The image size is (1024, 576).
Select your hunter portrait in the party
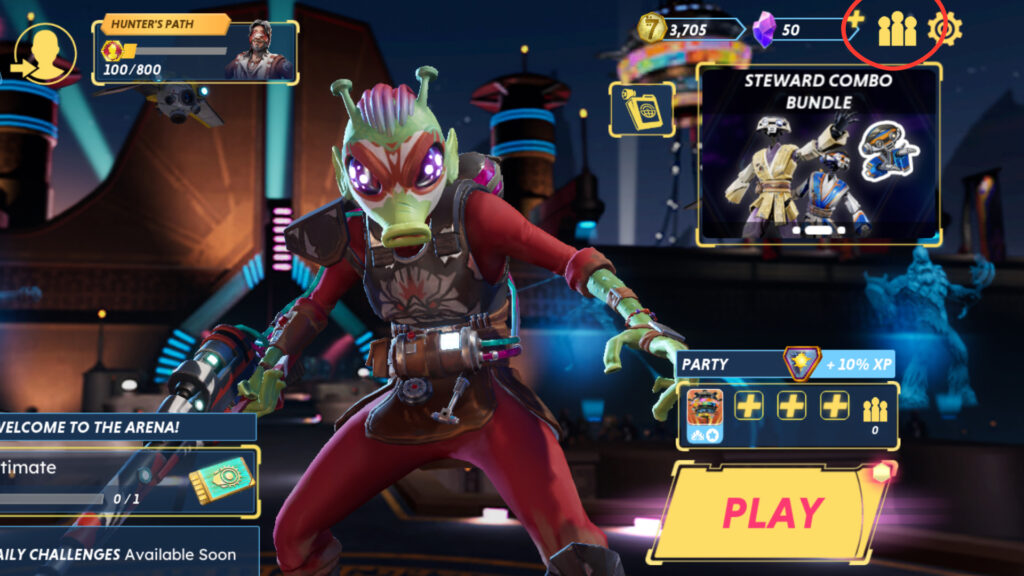pyautogui.click(x=705, y=412)
